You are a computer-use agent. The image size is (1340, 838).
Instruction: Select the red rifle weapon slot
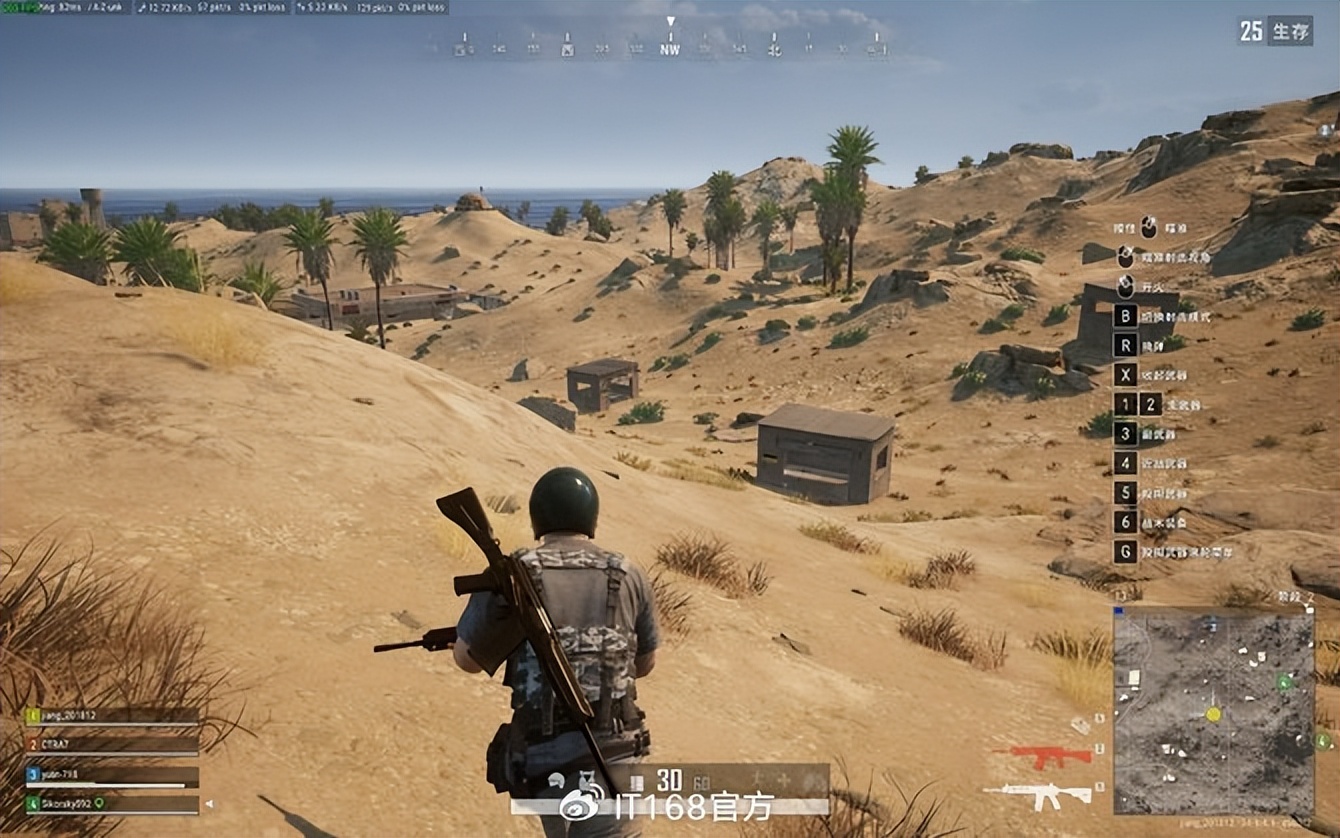(1044, 756)
